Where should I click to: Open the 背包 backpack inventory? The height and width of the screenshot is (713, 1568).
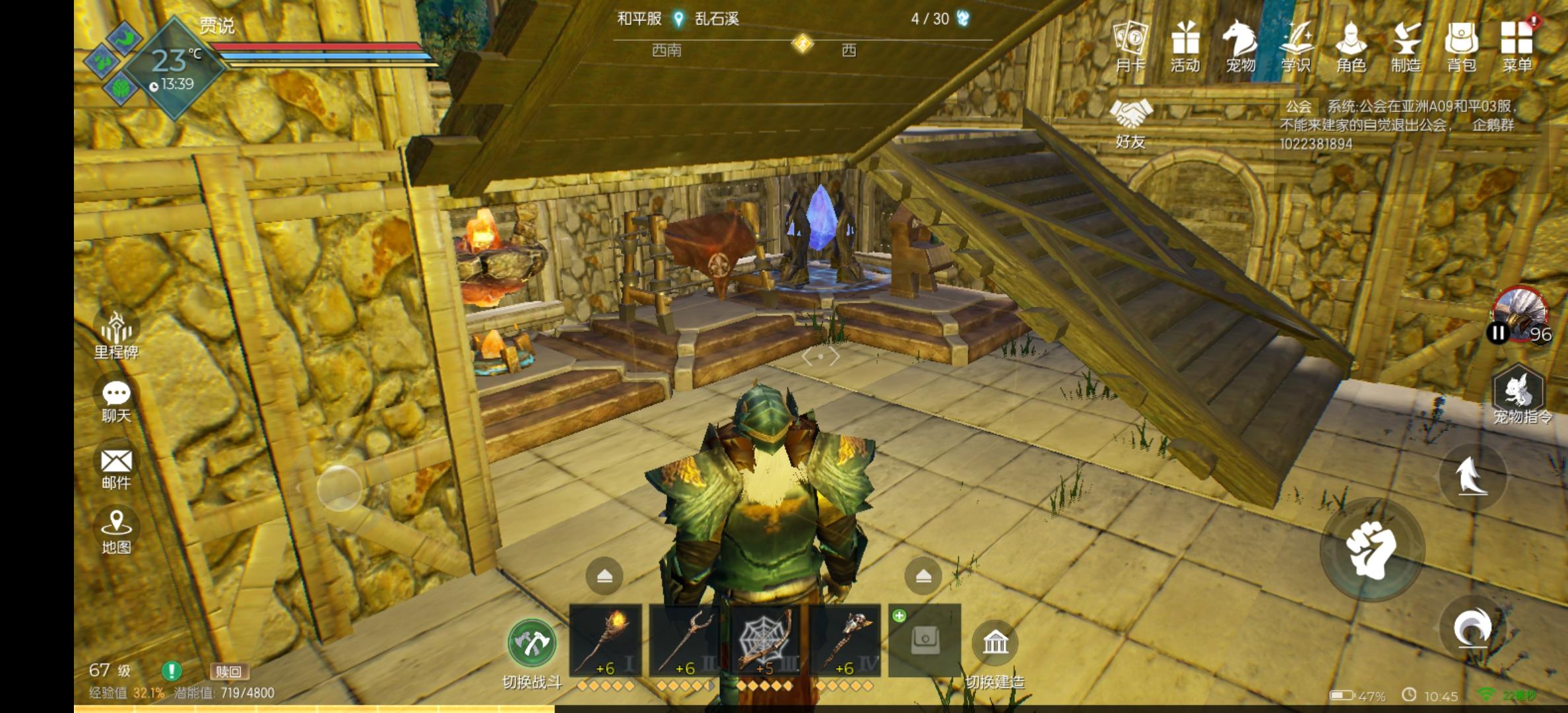click(x=1461, y=45)
